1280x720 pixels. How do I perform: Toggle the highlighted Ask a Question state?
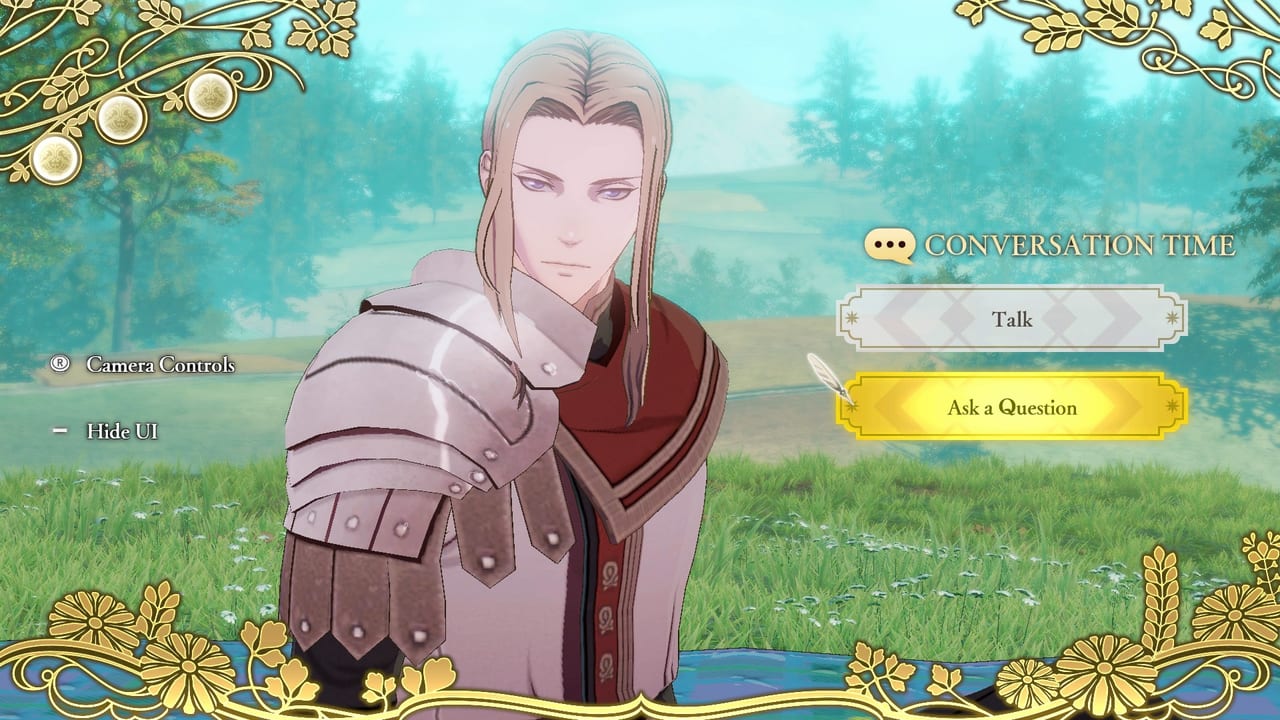click(x=1013, y=407)
